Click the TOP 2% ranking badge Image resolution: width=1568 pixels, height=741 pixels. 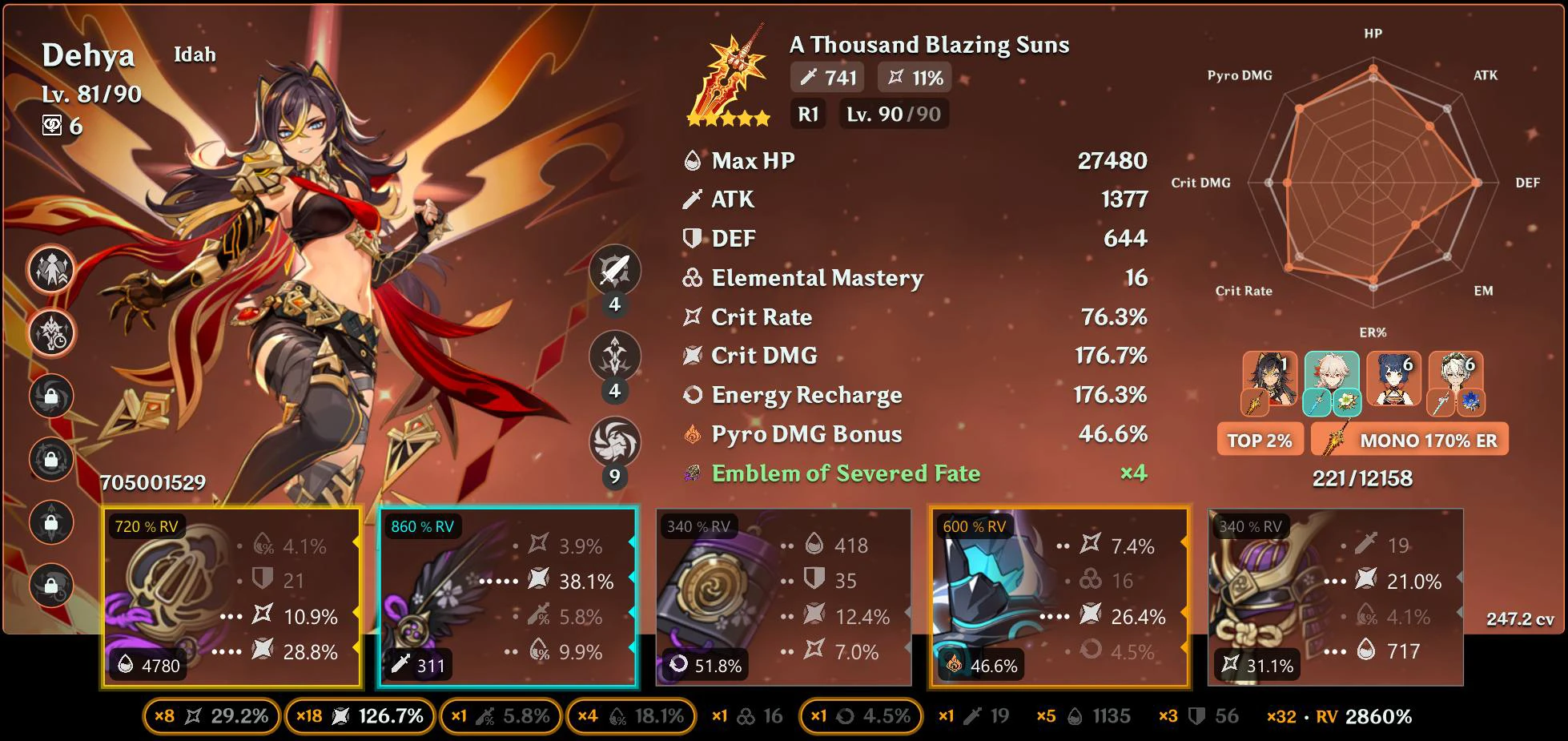point(1260,439)
